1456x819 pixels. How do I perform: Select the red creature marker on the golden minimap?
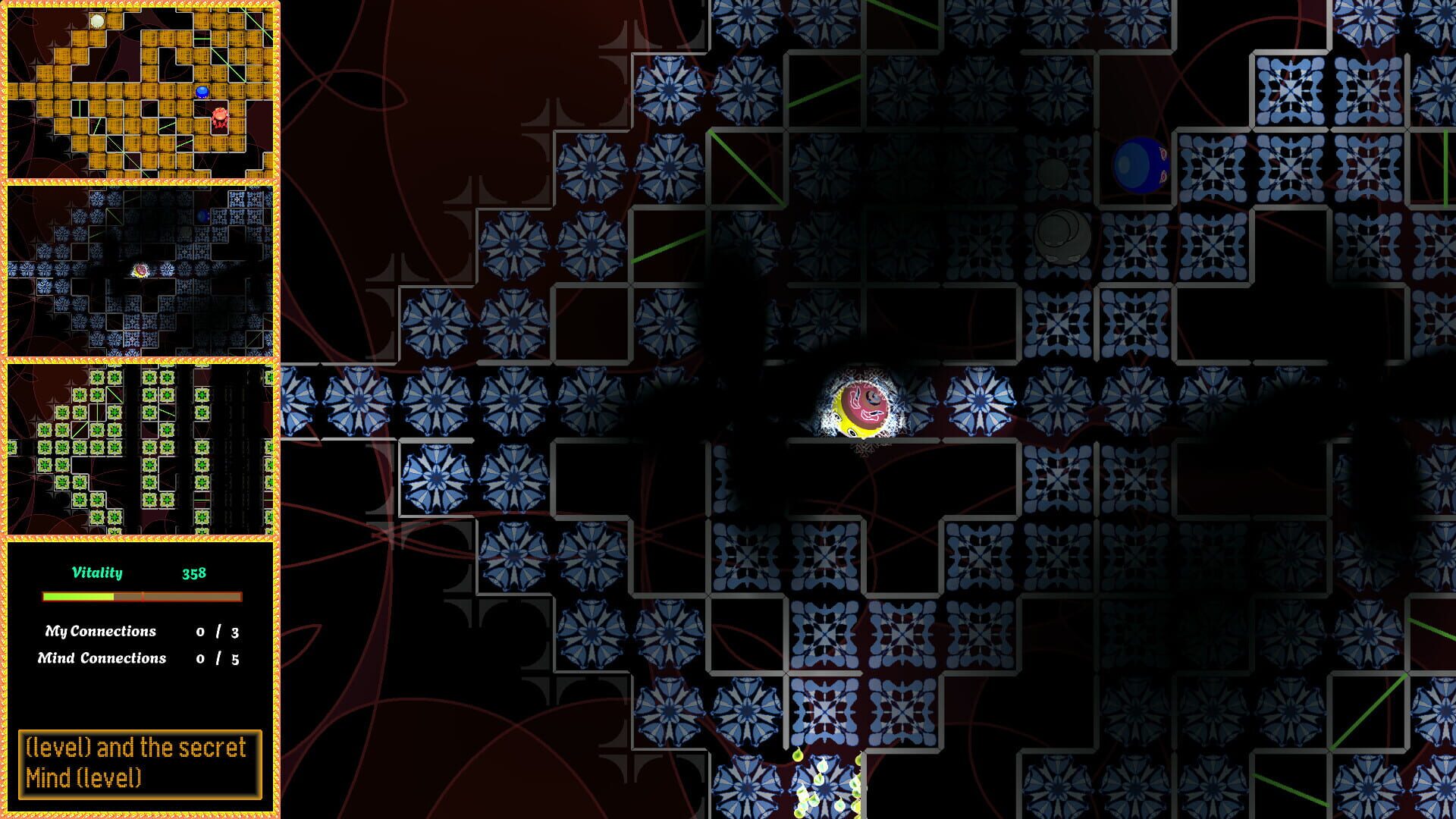220,116
